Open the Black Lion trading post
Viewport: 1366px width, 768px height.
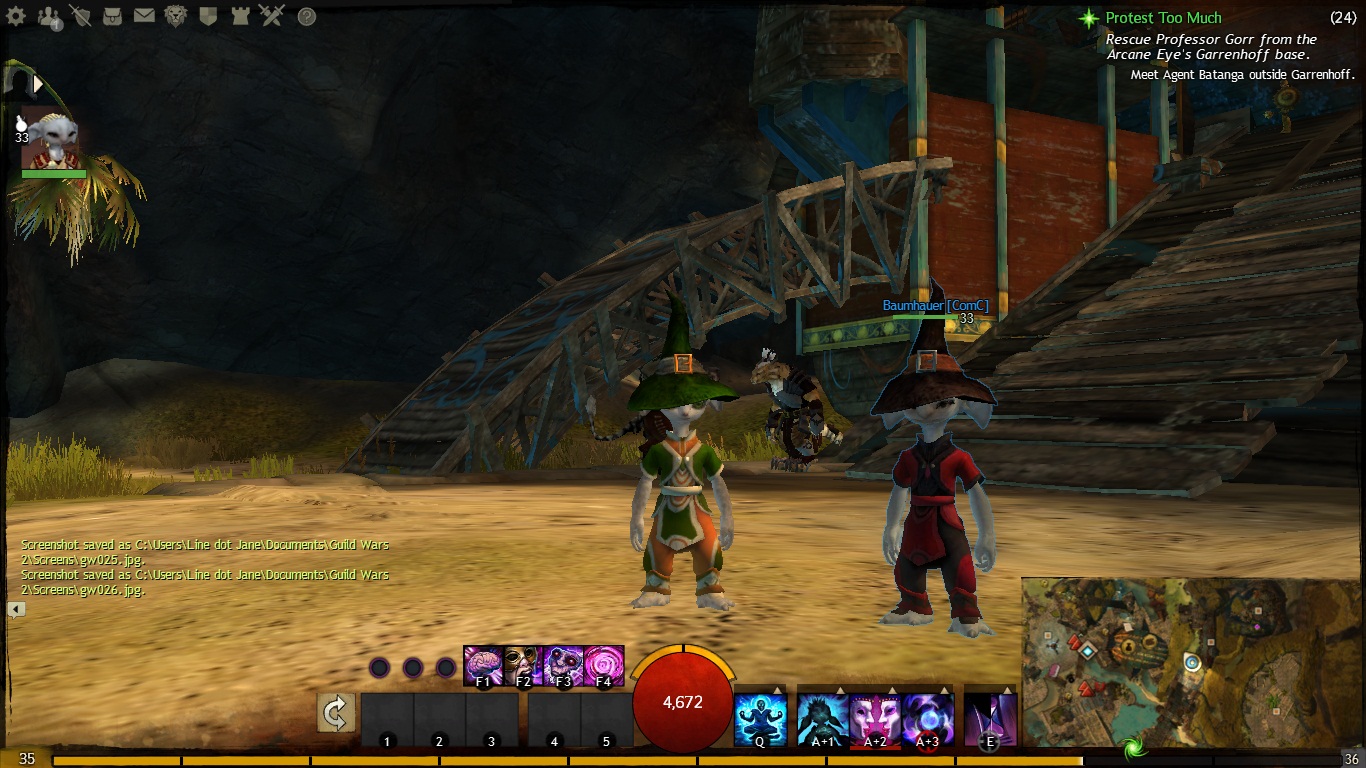(x=176, y=16)
